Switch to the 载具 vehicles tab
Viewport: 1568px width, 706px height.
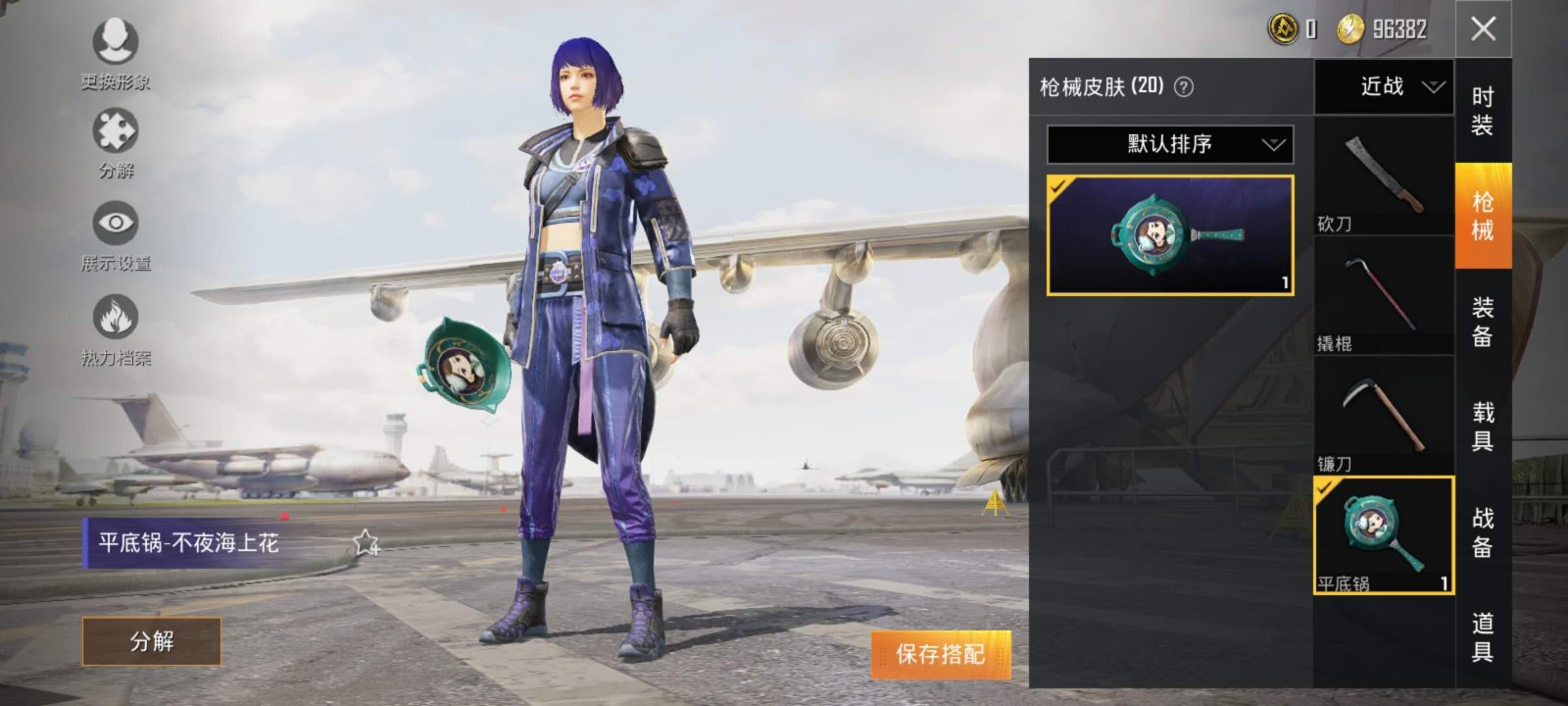click(x=1483, y=427)
